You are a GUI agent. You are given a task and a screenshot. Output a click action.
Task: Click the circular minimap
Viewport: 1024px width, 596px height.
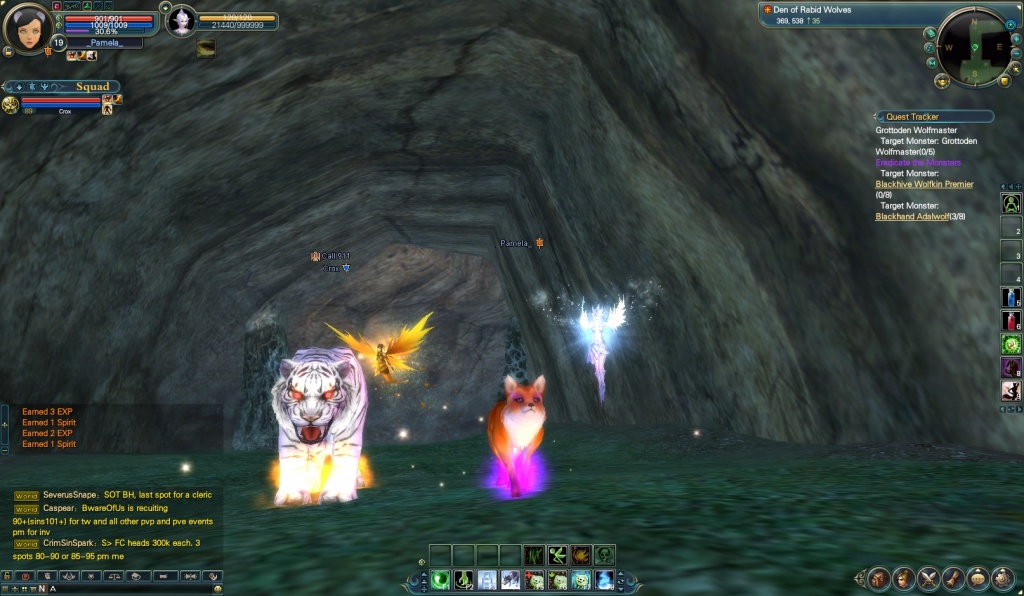pos(971,45)
